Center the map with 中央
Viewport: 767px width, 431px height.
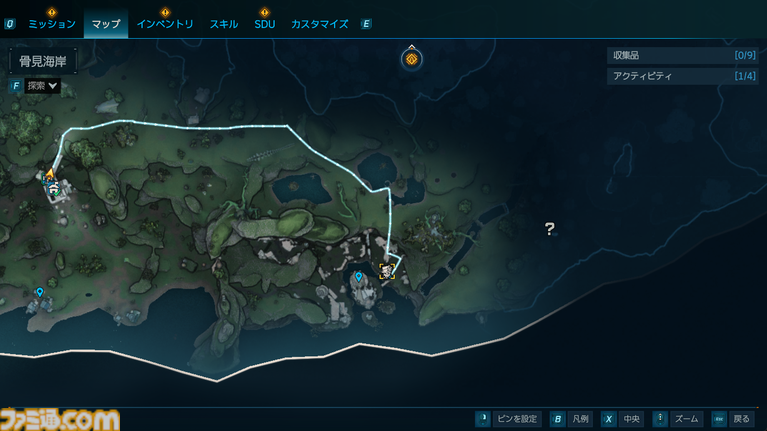620,418
